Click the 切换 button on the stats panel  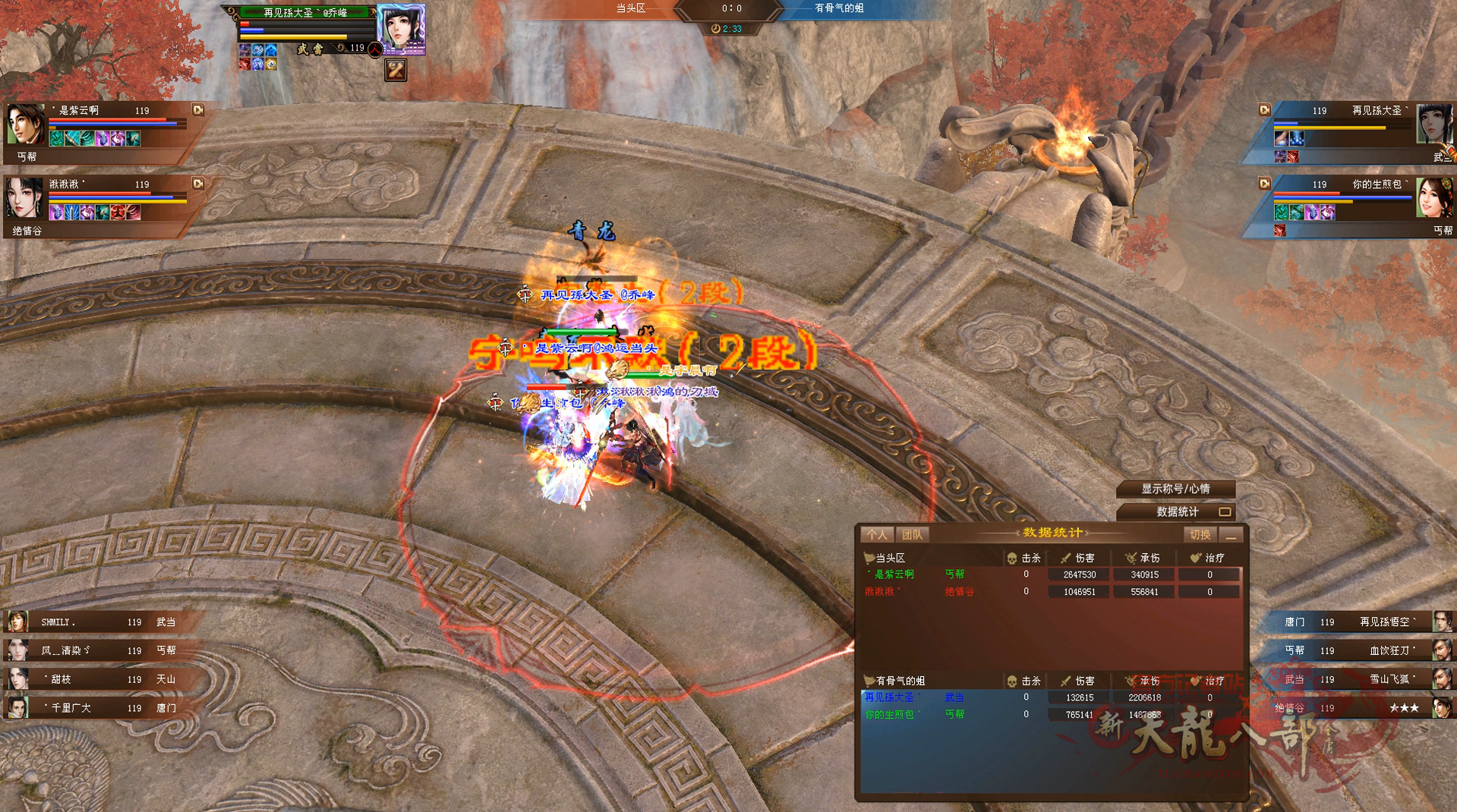[1200, 535]
